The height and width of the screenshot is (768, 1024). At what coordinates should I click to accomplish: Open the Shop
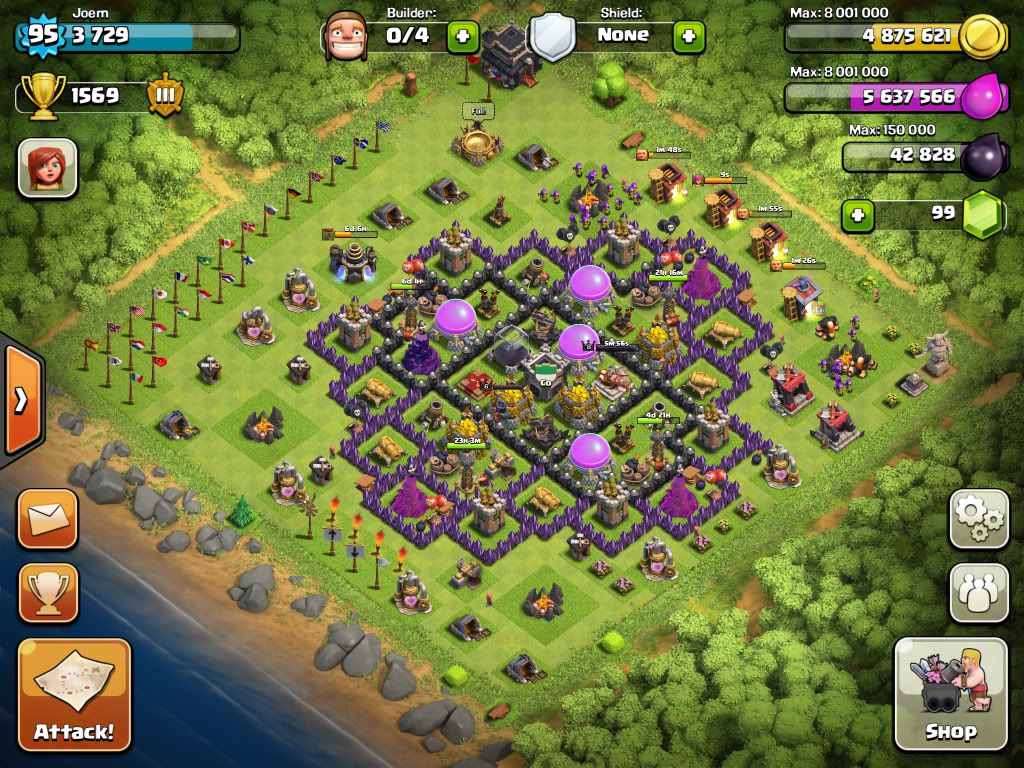pyautogui.click(x=950, y=694)
